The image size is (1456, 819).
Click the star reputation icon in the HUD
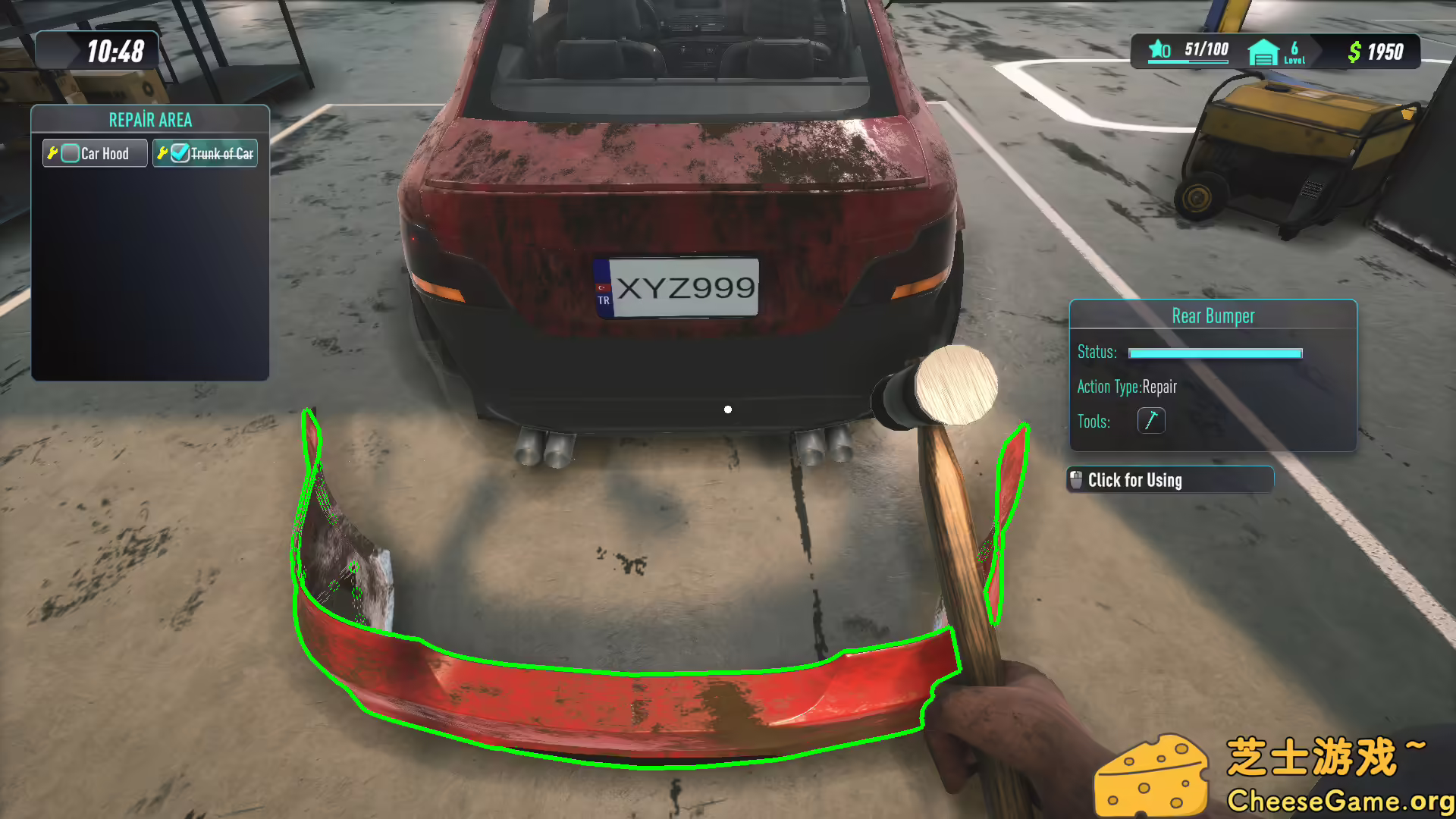[x=1156, y=49]
